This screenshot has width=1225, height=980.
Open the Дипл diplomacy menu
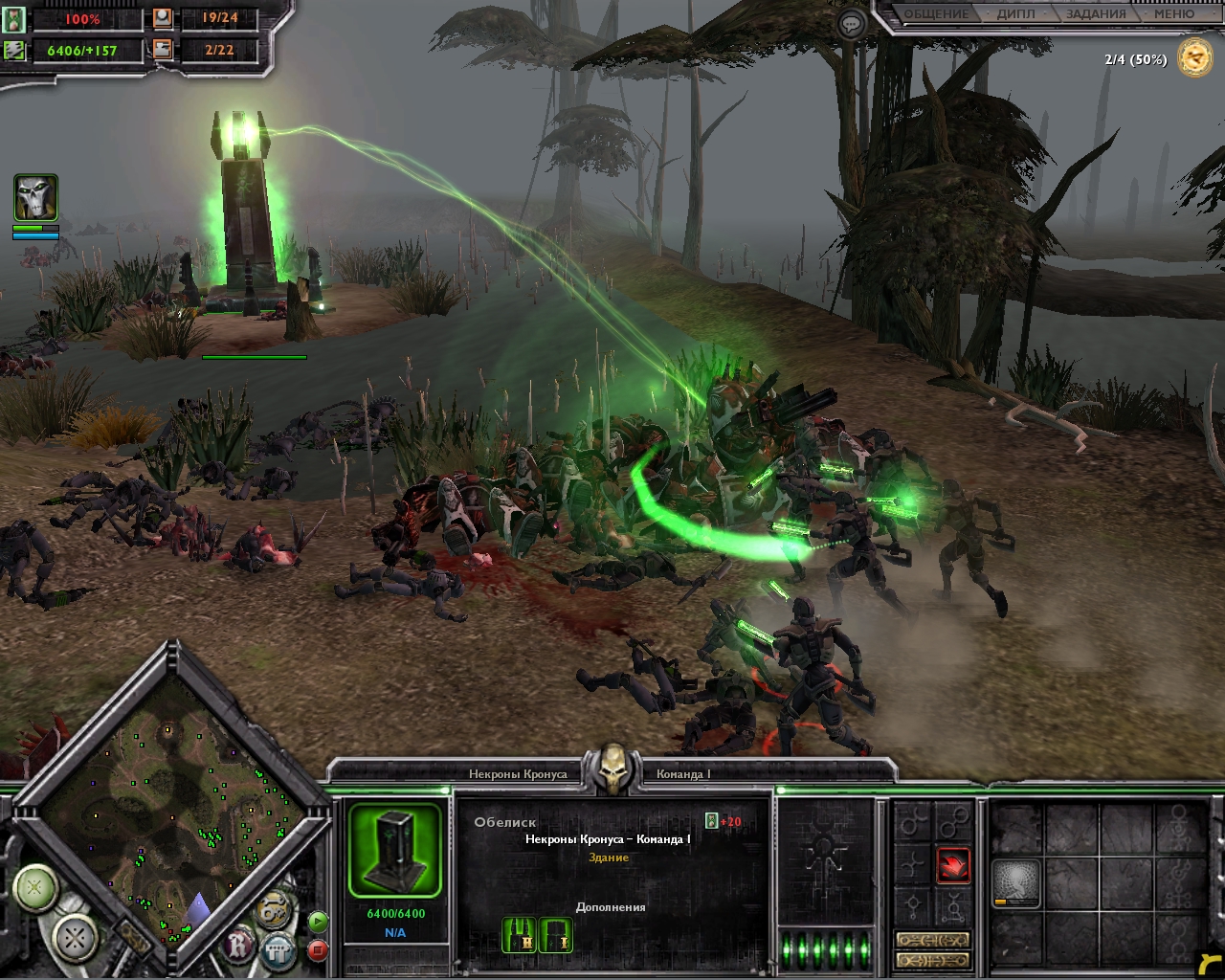(x=1015, y=14)
